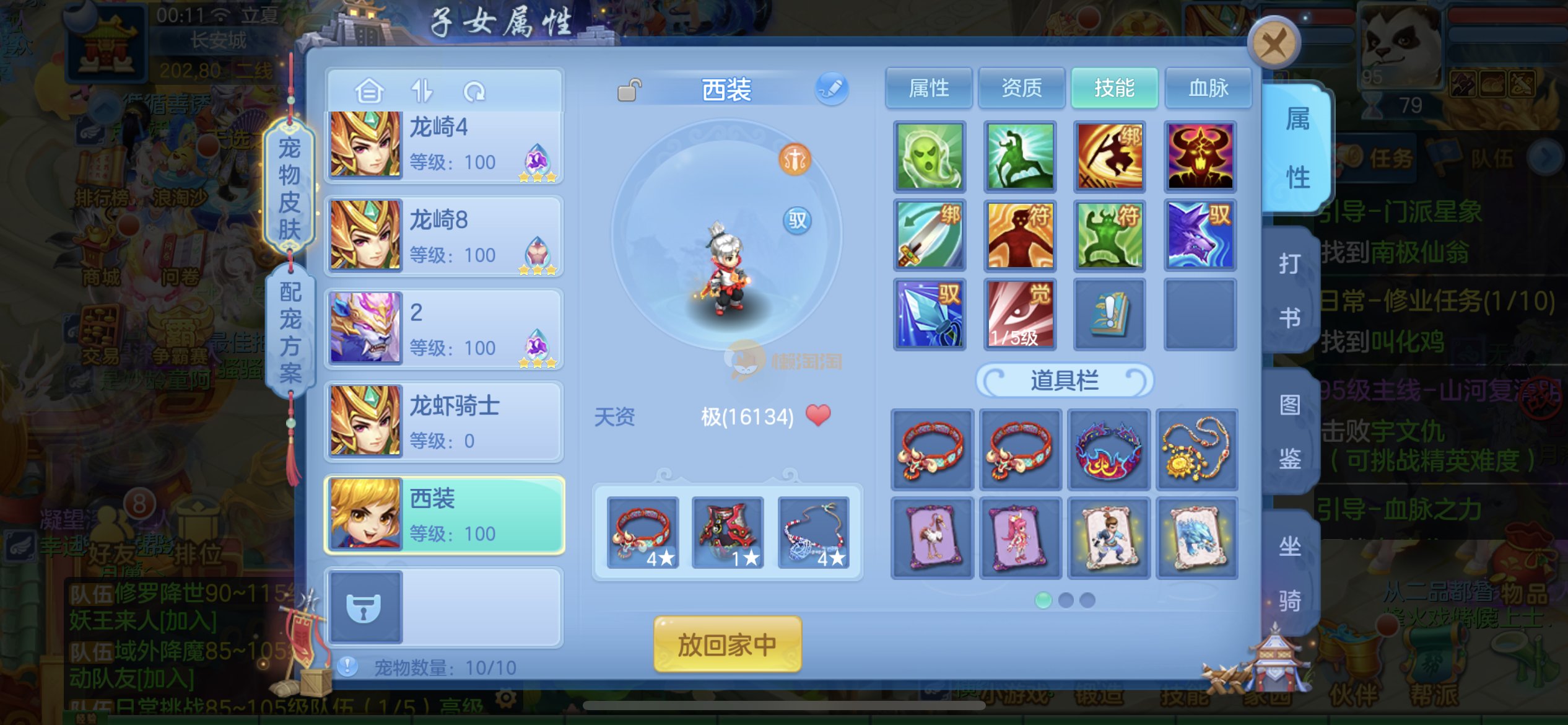Select the green ghost skill icon
This screenshot has height=725, width=1568.
tap(930, 156)
